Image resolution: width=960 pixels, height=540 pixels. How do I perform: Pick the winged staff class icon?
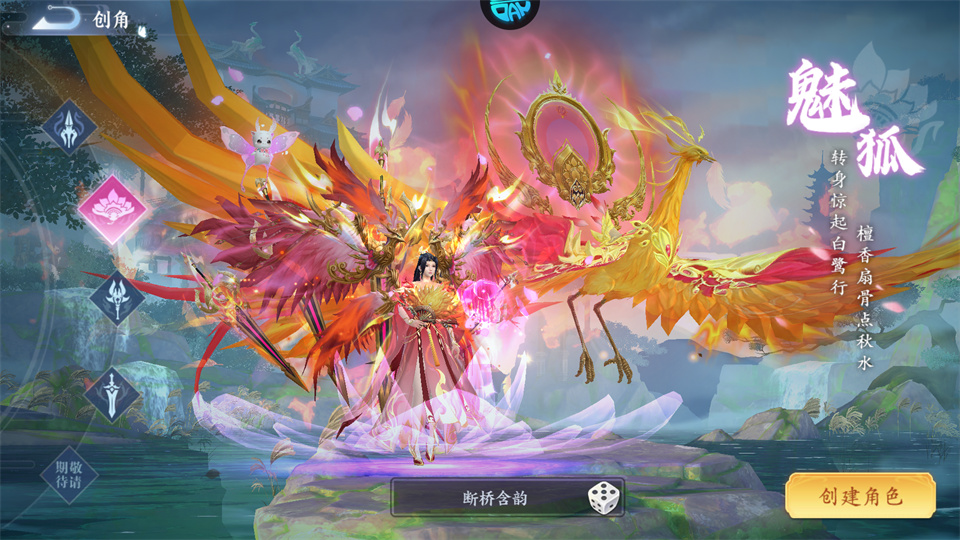tap(116, 299)
